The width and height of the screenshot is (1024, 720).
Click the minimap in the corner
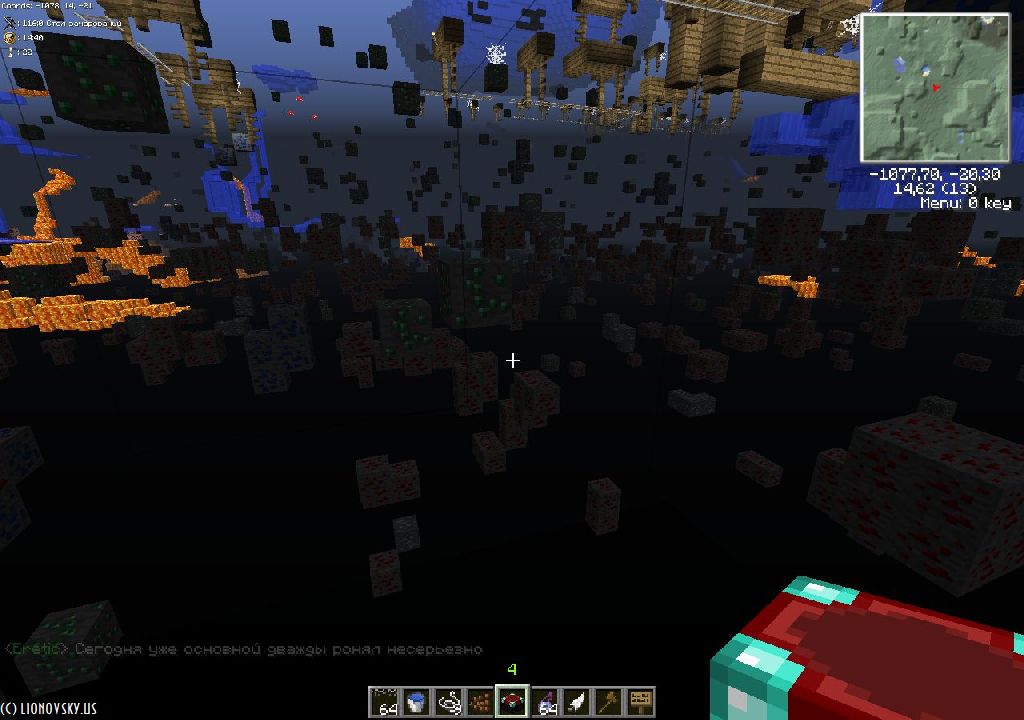tap(934, 86)
